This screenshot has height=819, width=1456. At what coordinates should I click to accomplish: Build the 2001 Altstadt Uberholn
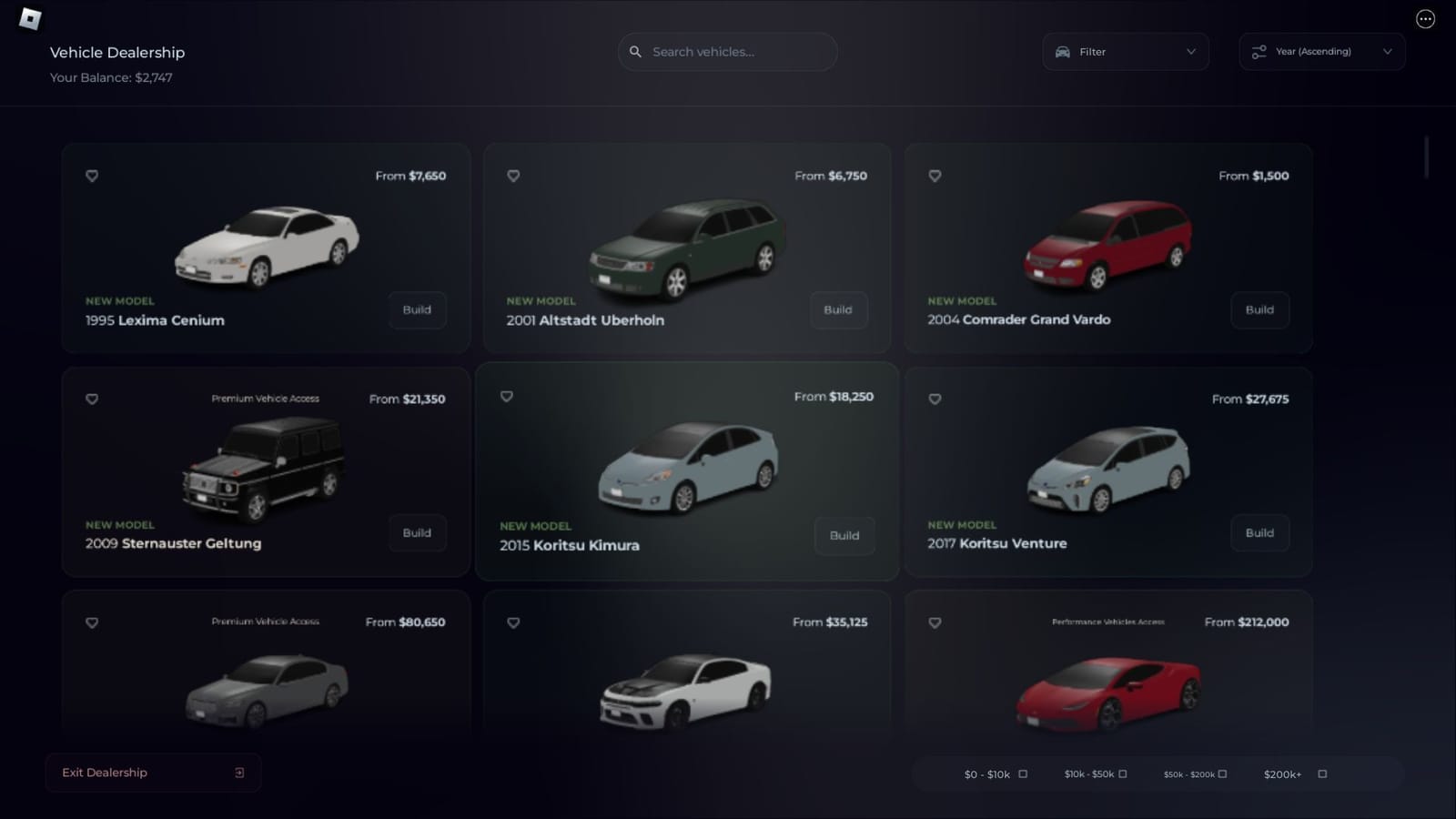(x=838, y=310)
